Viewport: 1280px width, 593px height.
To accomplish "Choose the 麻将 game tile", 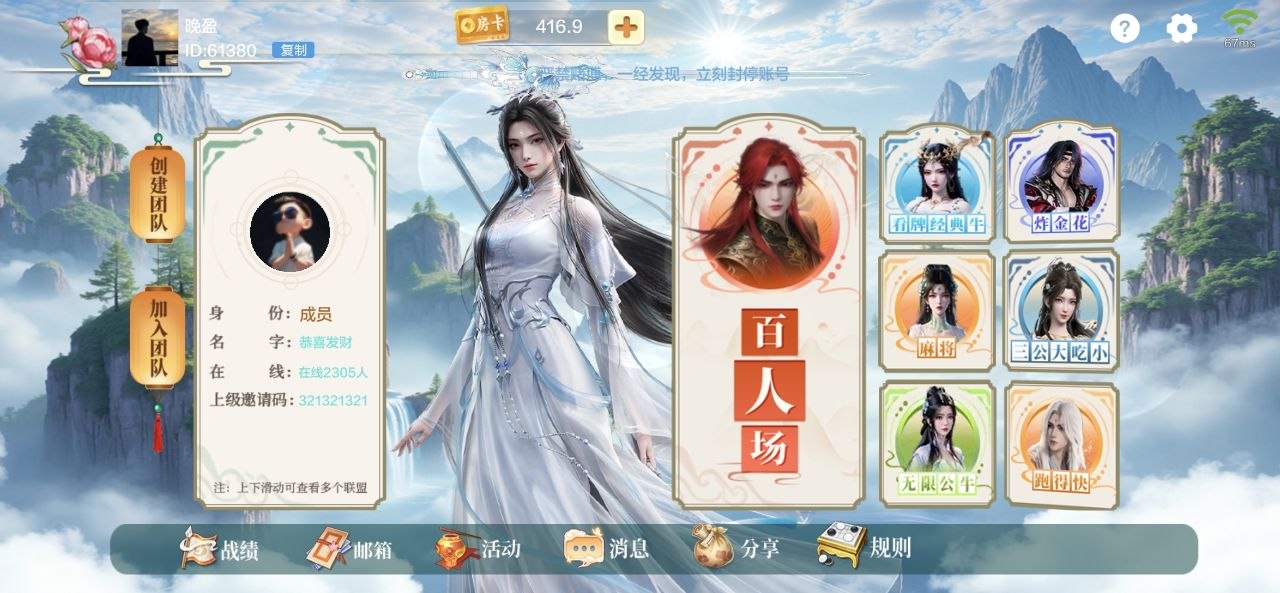I will pos(937,310).
